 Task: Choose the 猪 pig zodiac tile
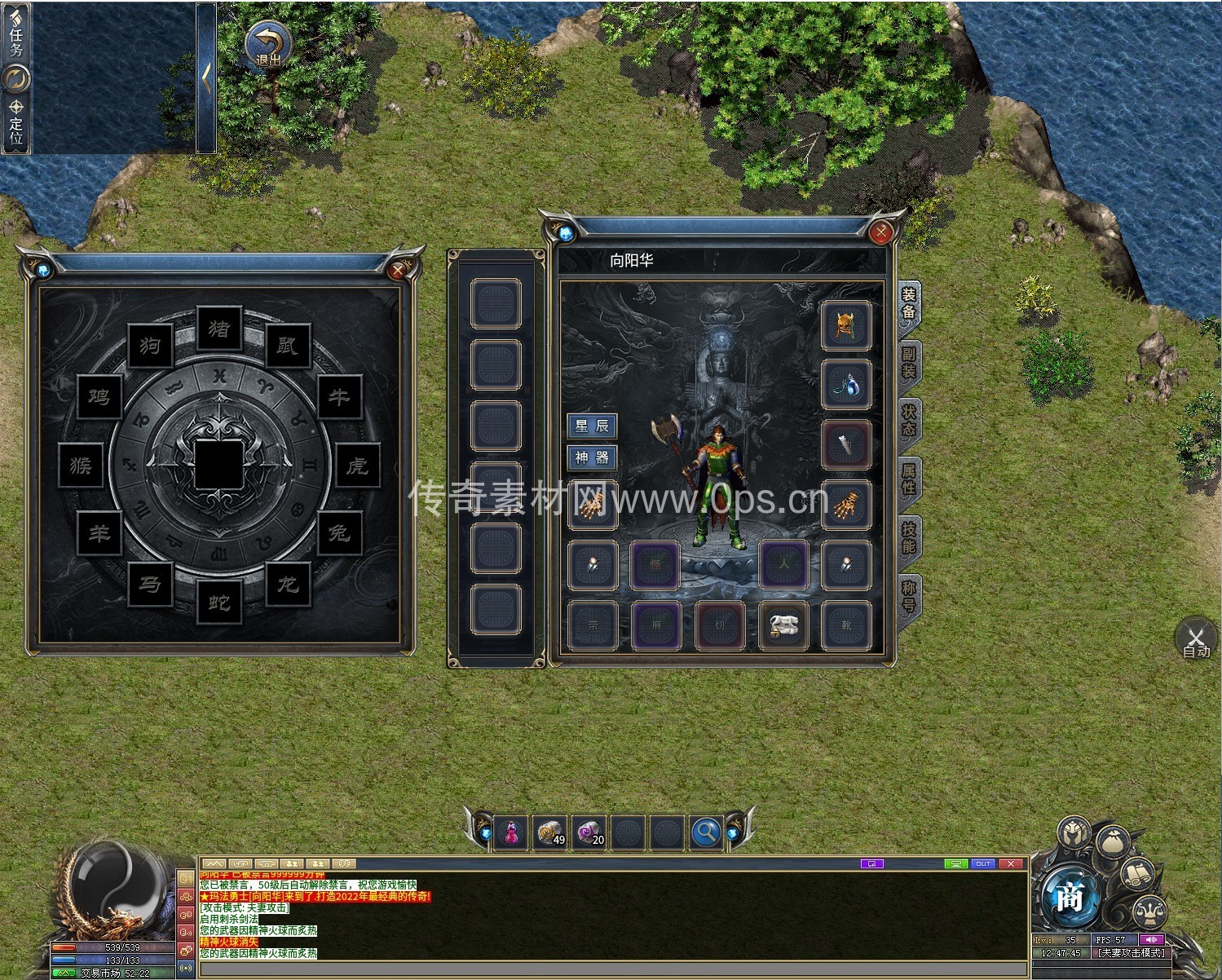tap(219, 329)
